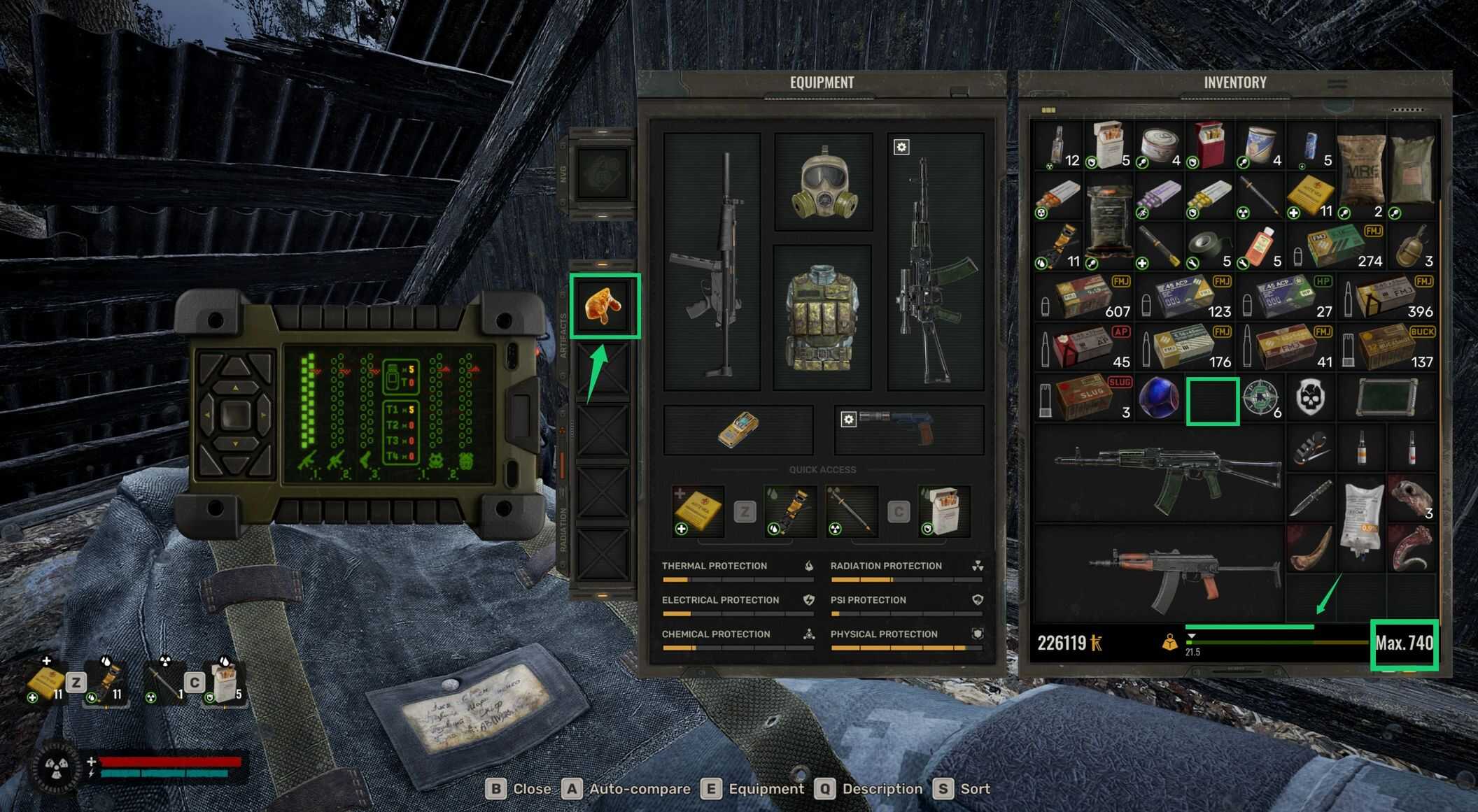
Task: Select the equipped submachine gun slot
Action: tap(712, 262)
